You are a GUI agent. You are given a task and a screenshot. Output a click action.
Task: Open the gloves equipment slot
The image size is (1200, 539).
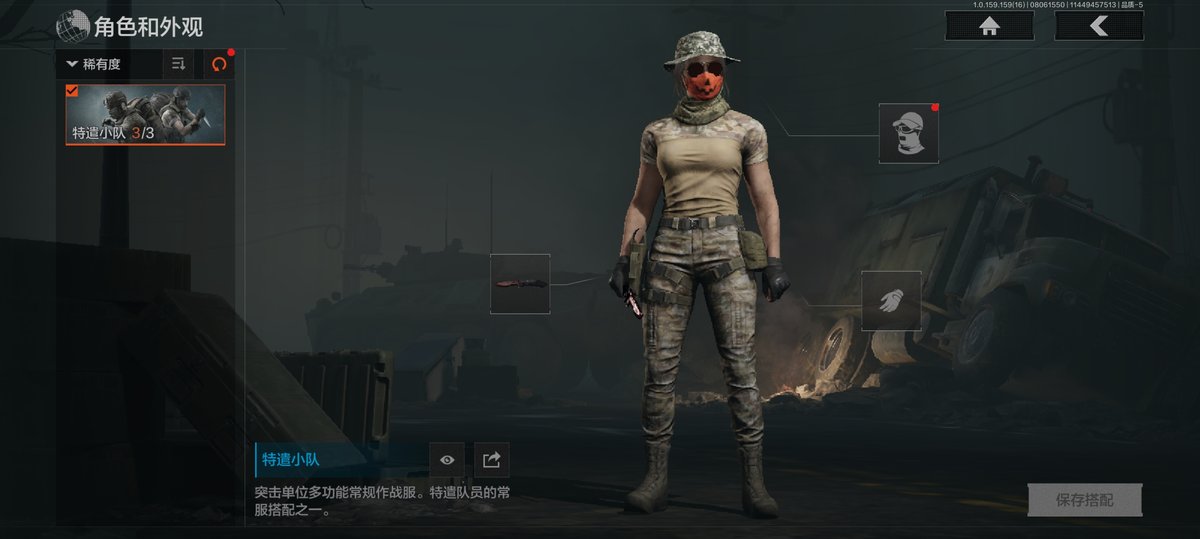click(x=891, y=300)
